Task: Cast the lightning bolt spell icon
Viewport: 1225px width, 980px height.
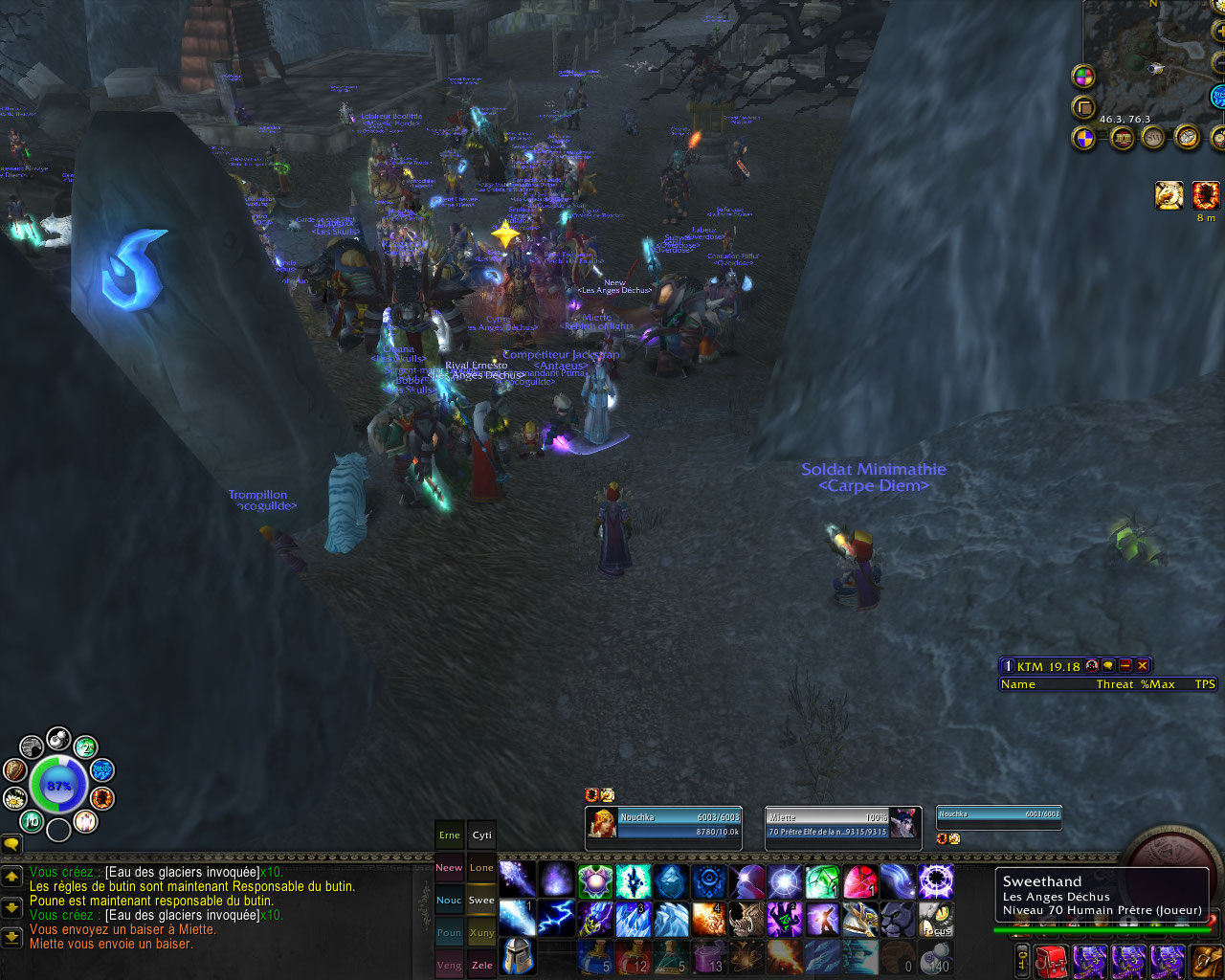Action: (x=555, y=919)
